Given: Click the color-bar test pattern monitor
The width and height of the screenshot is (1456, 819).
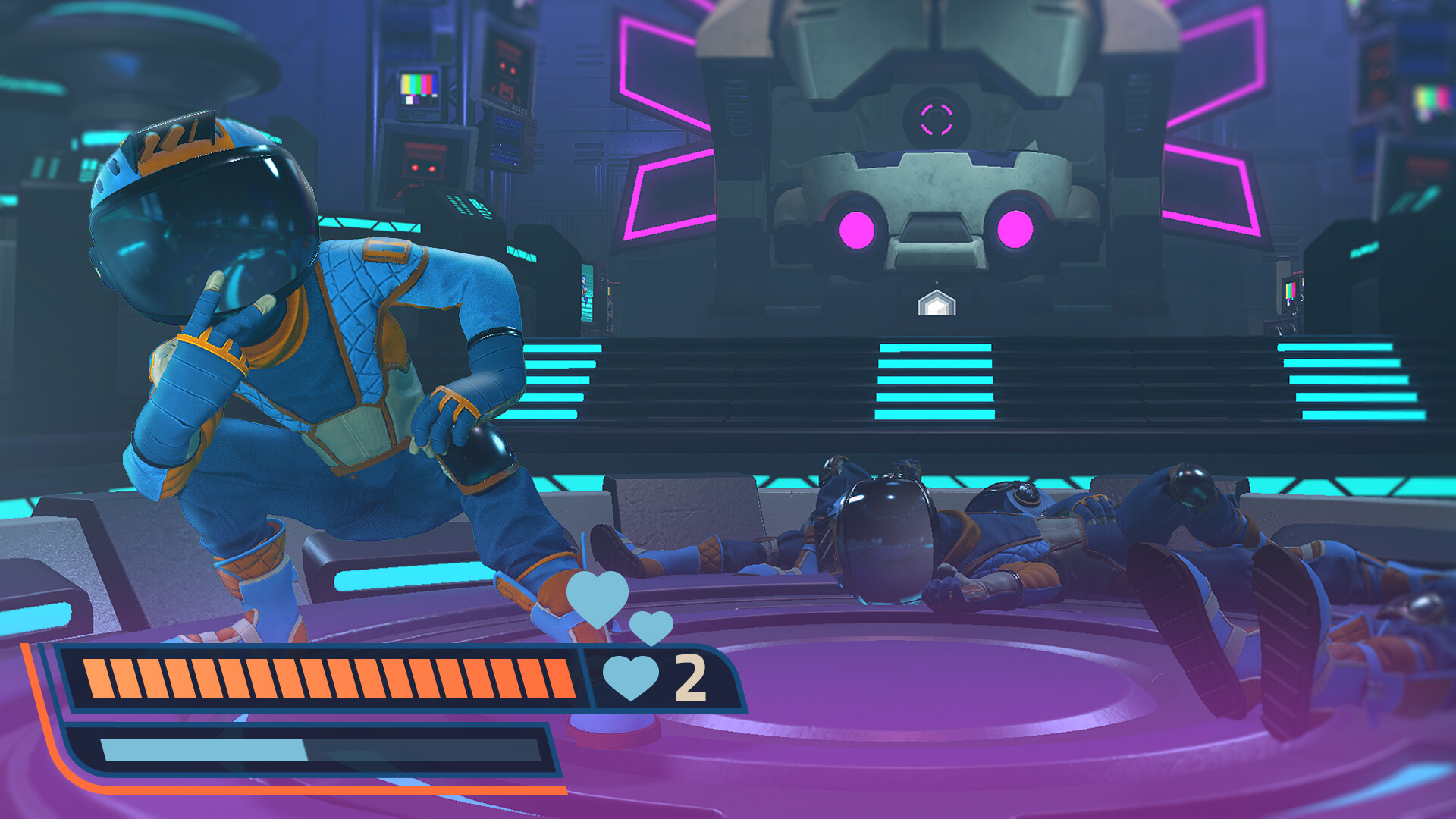Looking at the screenshot, I should (x=419, y=89).
